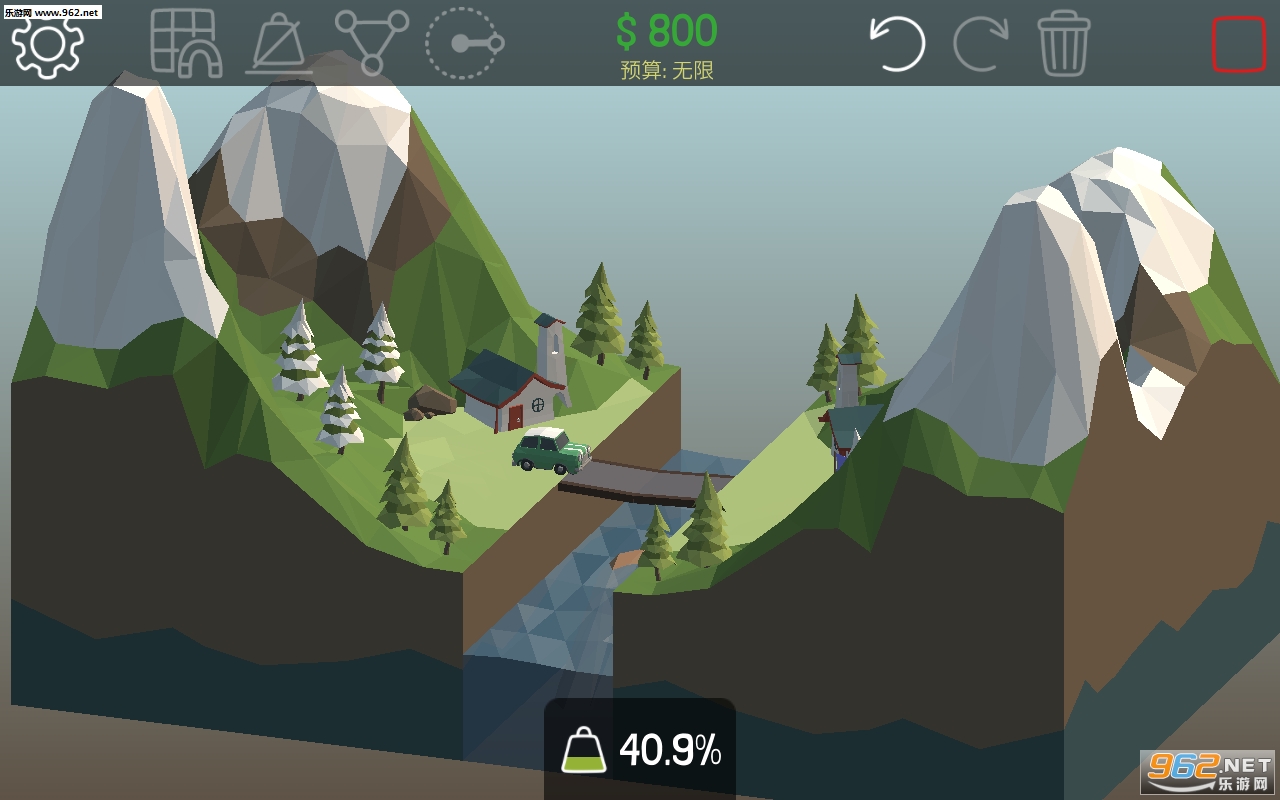
Task: Delete with the trash can button
Action: (1063, 43)
